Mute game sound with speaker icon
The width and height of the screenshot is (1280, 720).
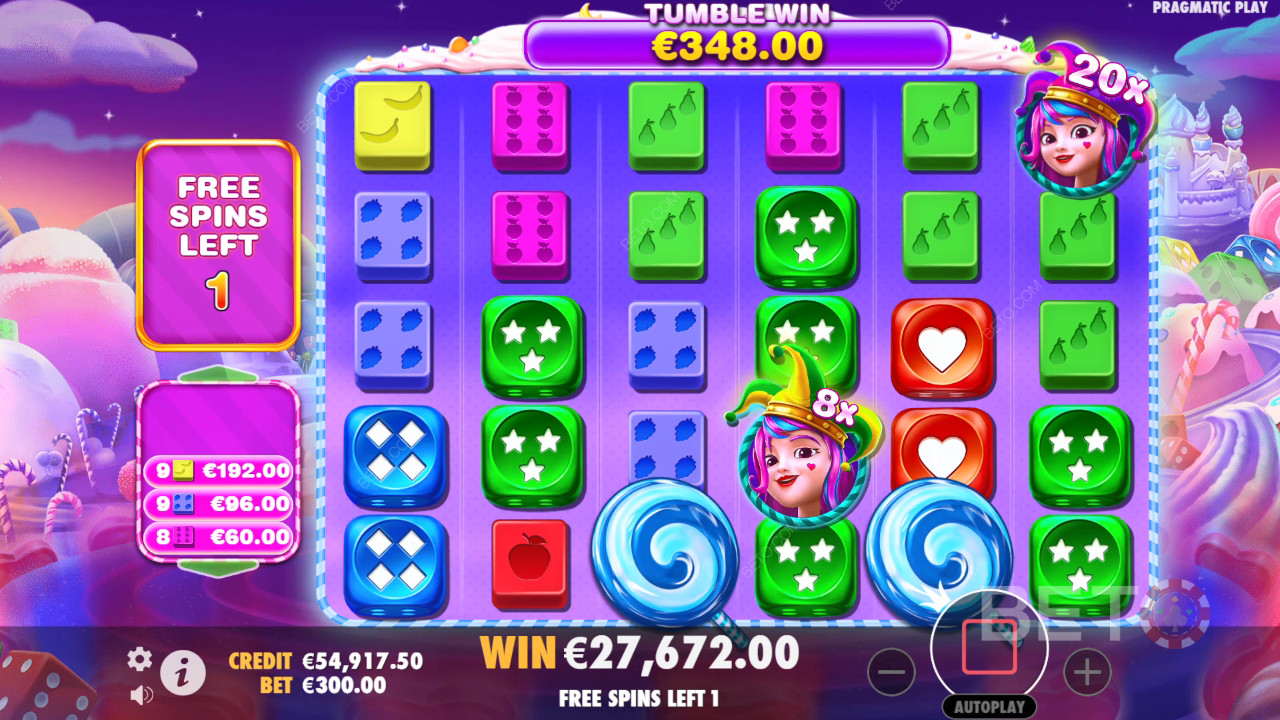point(139,696)
